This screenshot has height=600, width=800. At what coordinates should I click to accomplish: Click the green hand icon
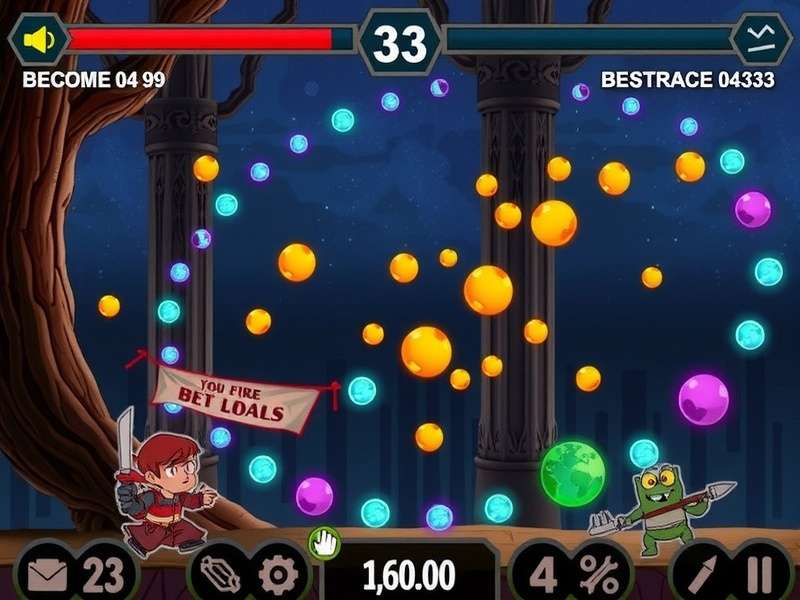point(324,543)
